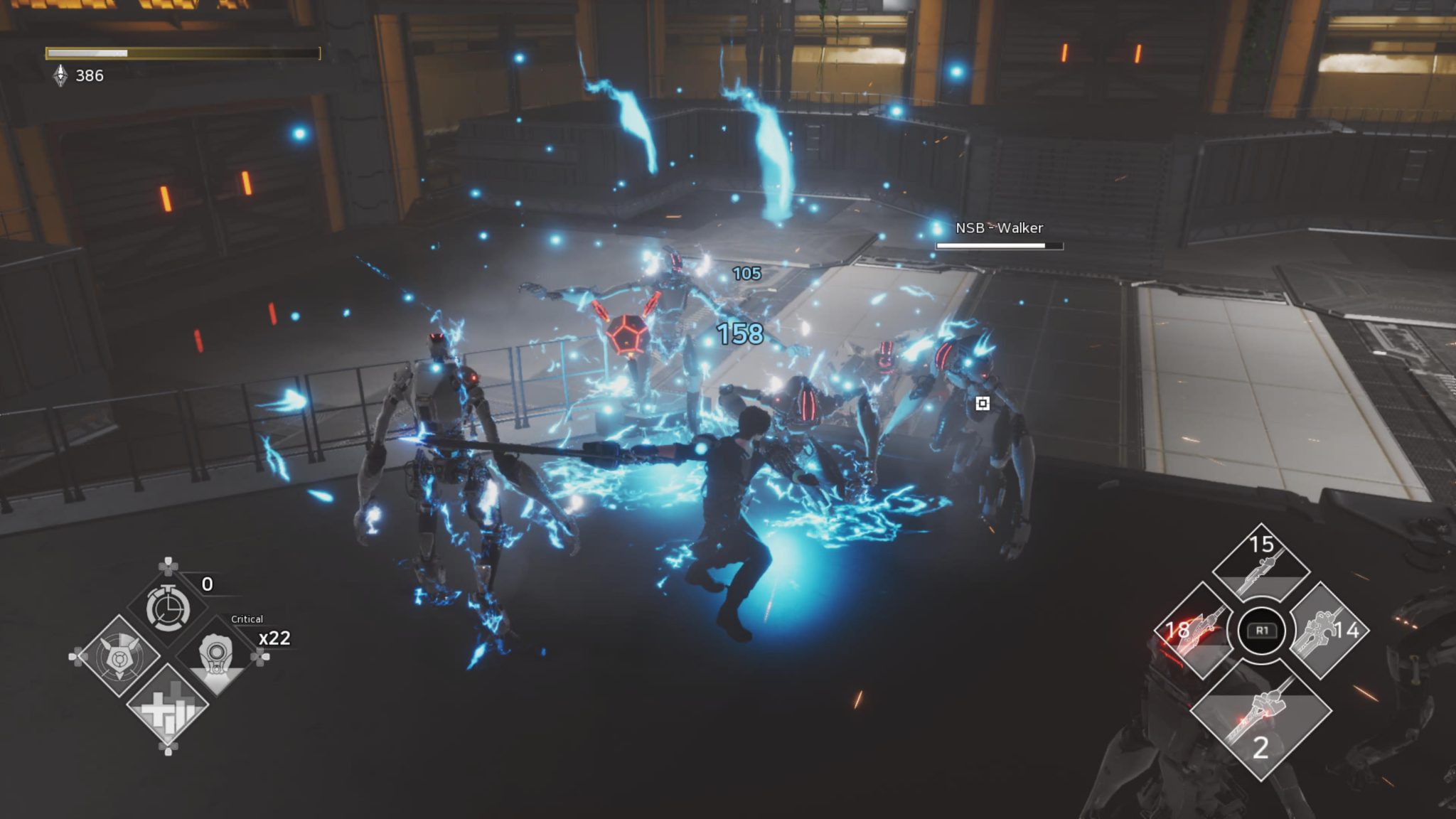Click the x22 injectable count text
Viewport: 1456px width, 819px height.
coord(276,639)
